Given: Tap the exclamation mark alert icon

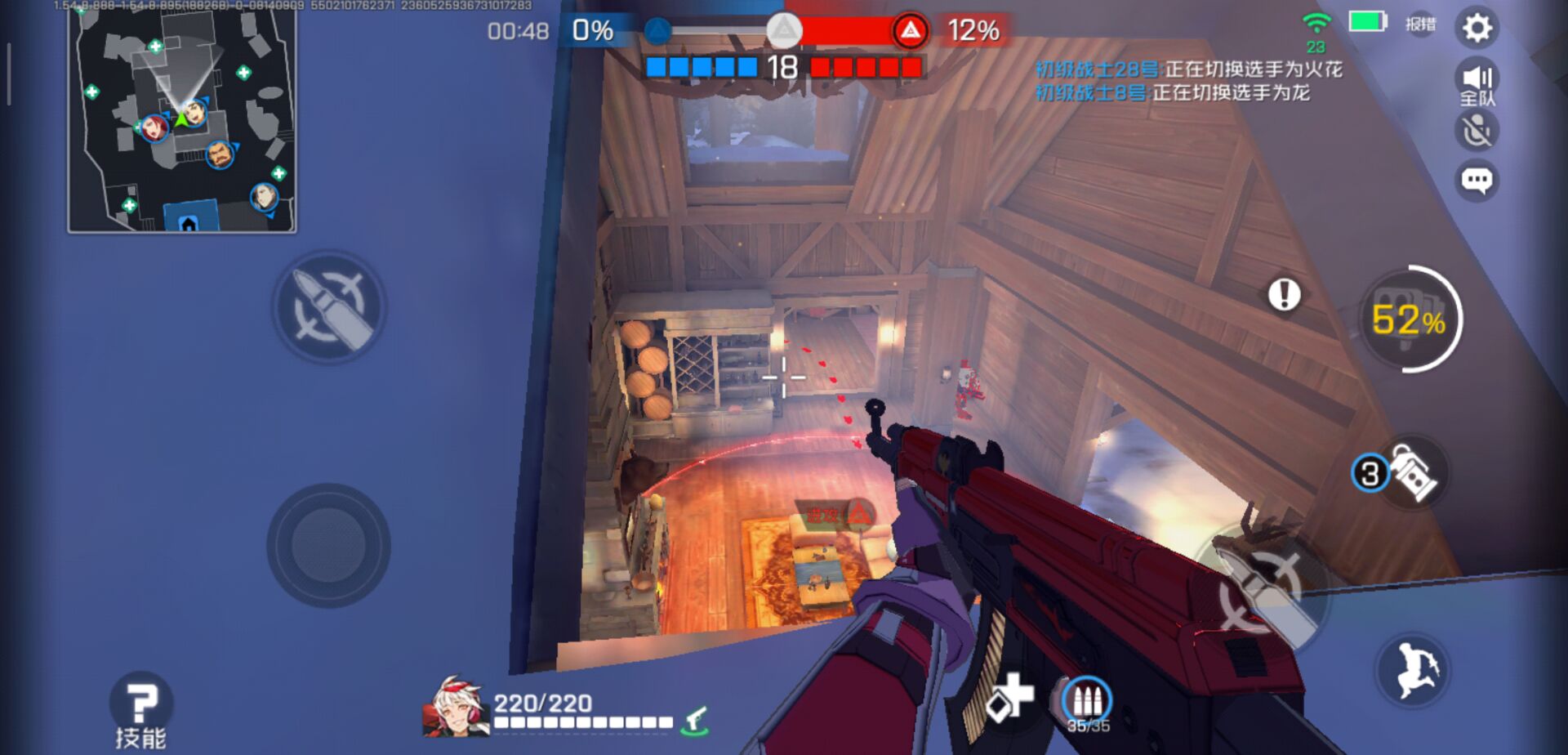Looking at the screenshot, I should (x=1284, y=294).
